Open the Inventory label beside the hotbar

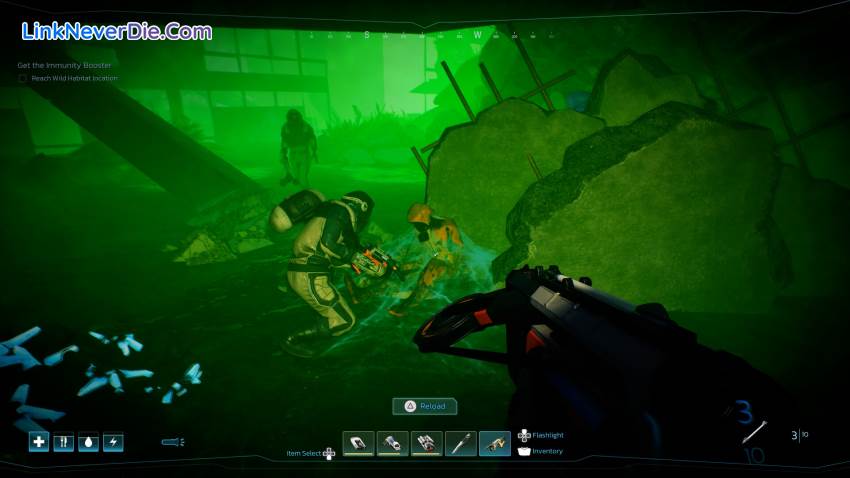(x=546, y=451)
